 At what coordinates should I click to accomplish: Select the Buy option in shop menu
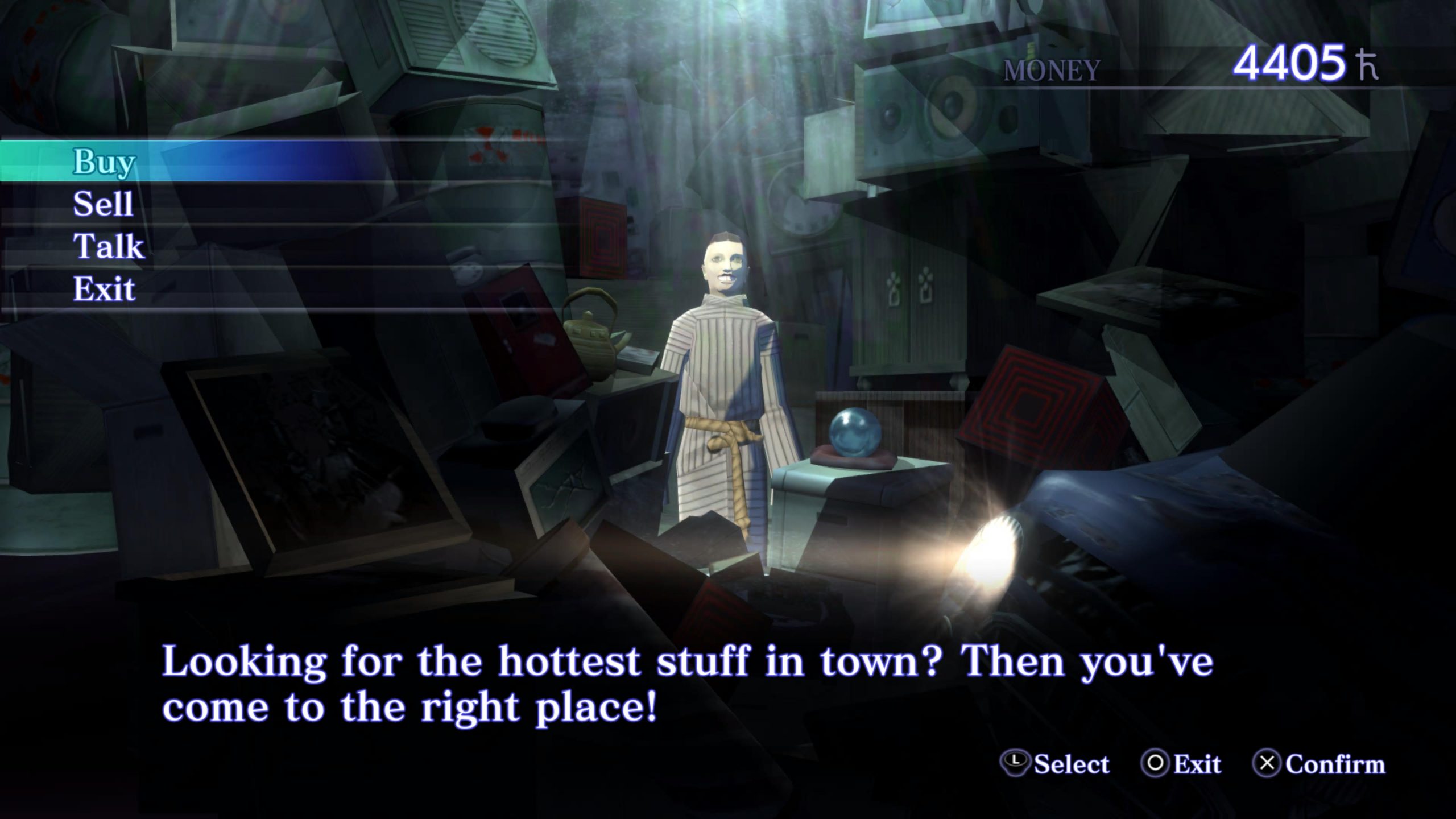pos(104,162)
